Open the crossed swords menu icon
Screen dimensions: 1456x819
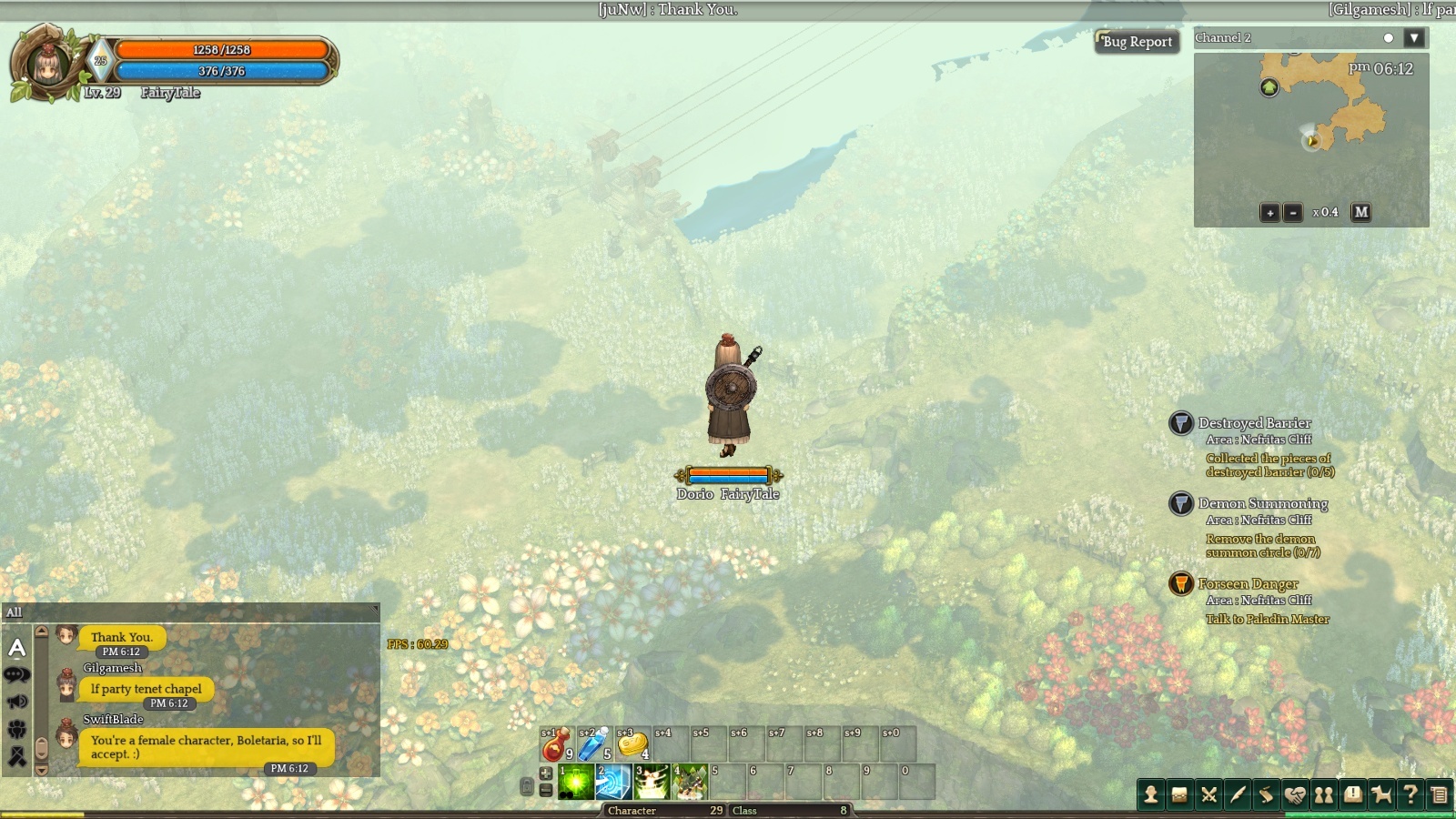pos(1208,795)
